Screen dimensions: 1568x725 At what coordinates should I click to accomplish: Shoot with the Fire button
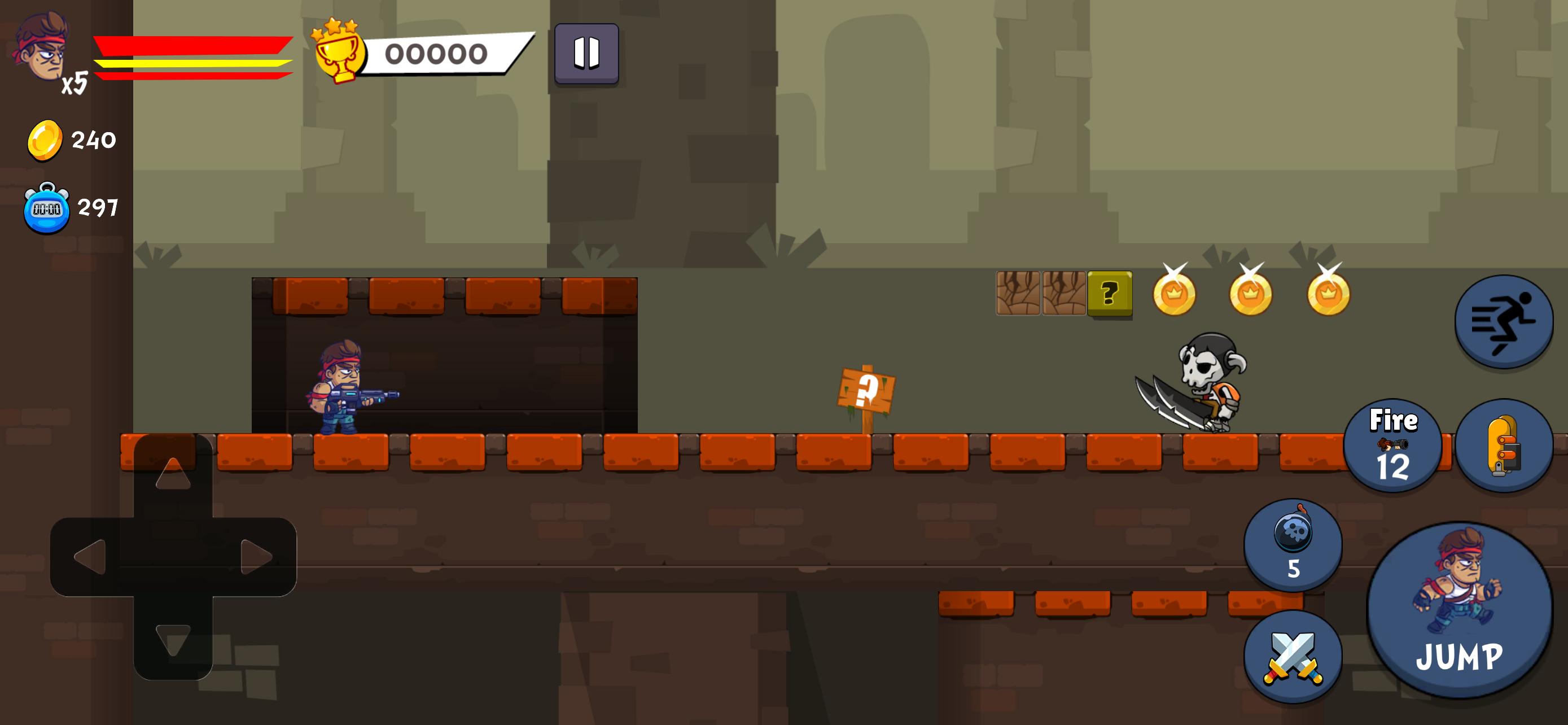coord(1392,446)
